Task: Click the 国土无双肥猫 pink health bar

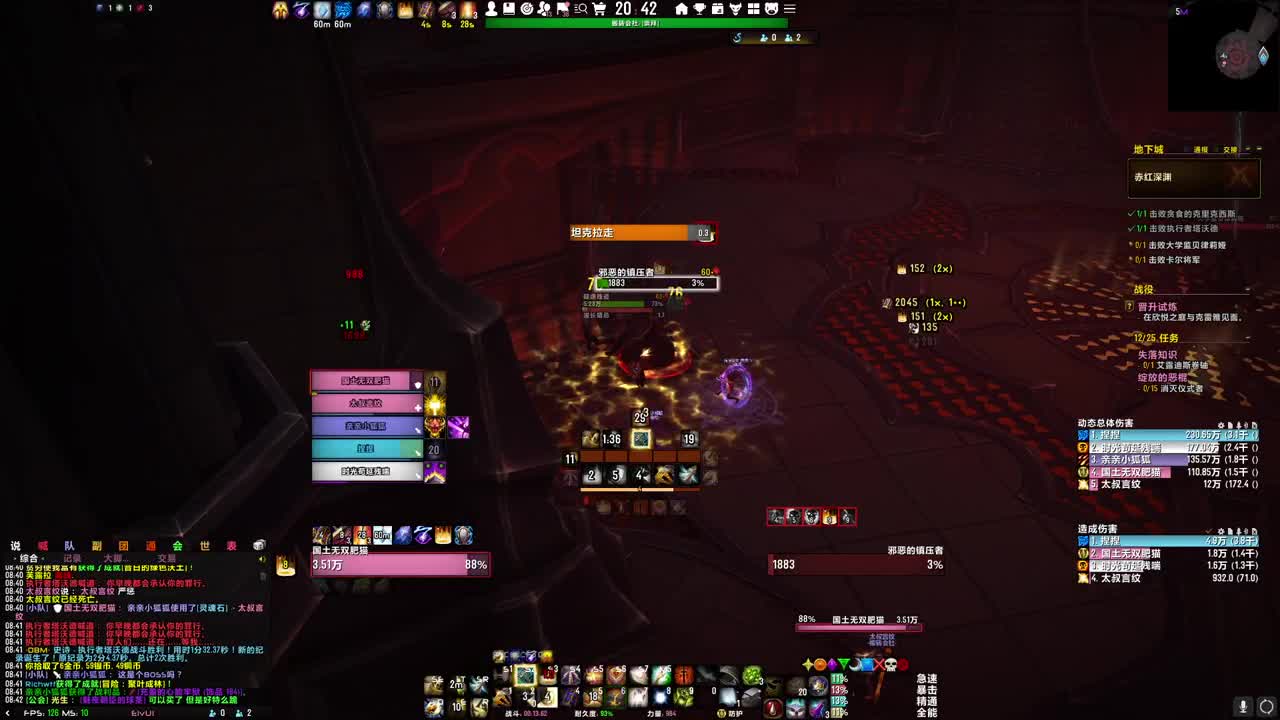Action: tap(400, 564)
